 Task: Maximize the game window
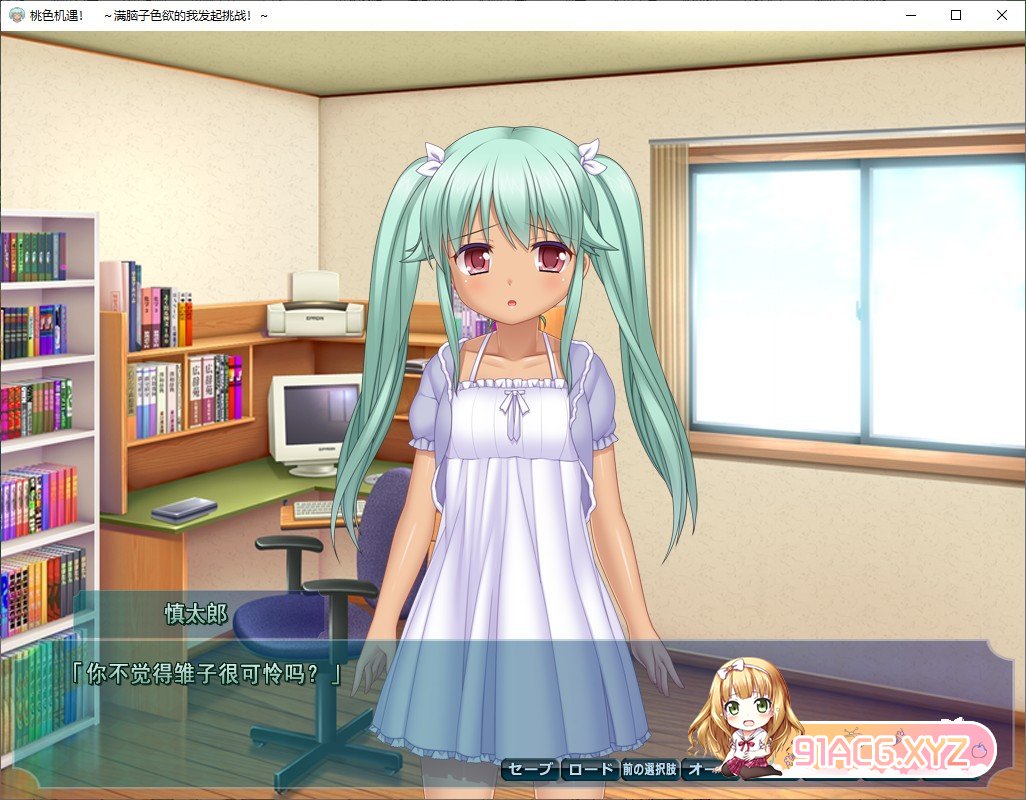(956, 15)
